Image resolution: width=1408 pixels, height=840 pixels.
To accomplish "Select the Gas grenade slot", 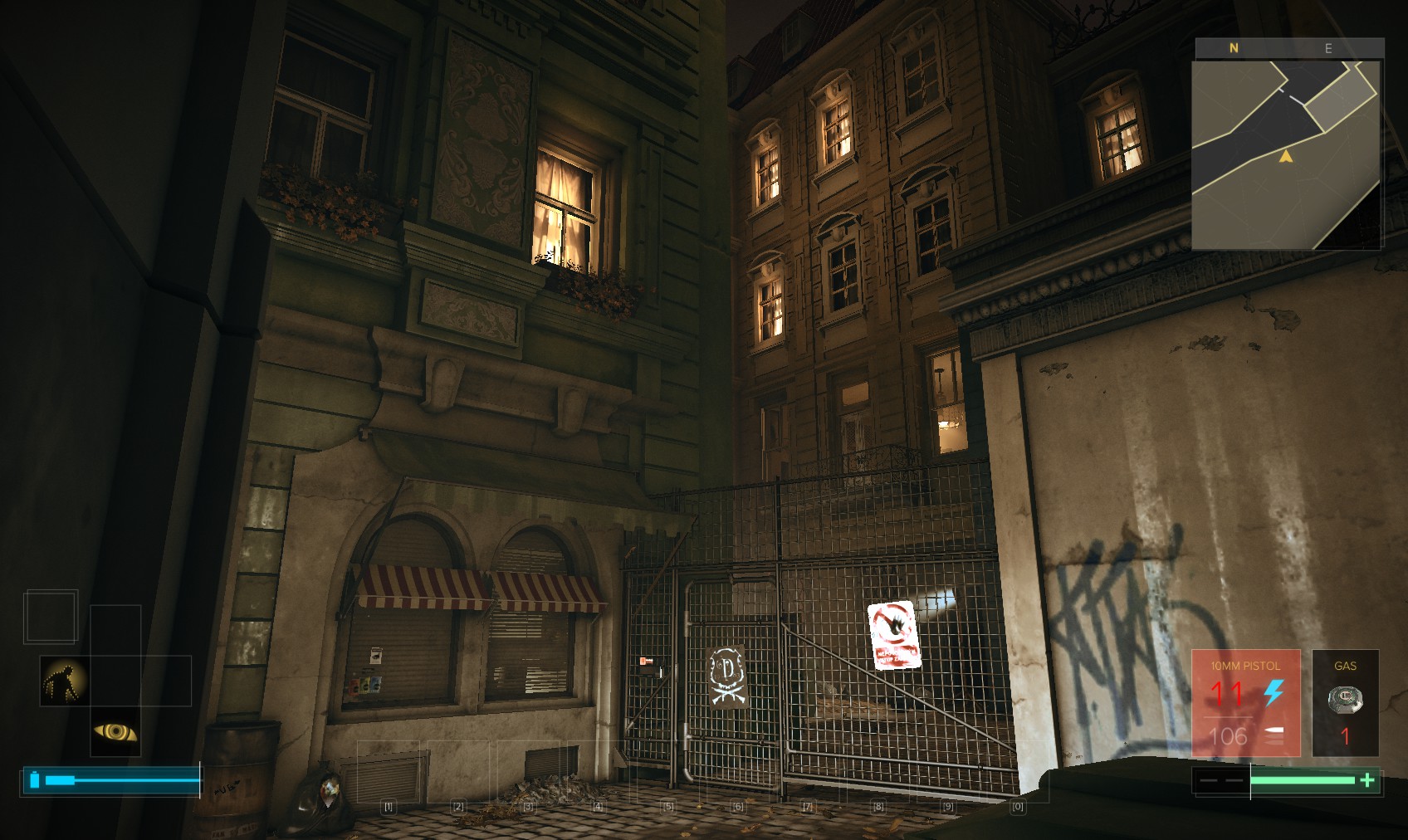I will pyautogui.click(x=1345, y=702).
